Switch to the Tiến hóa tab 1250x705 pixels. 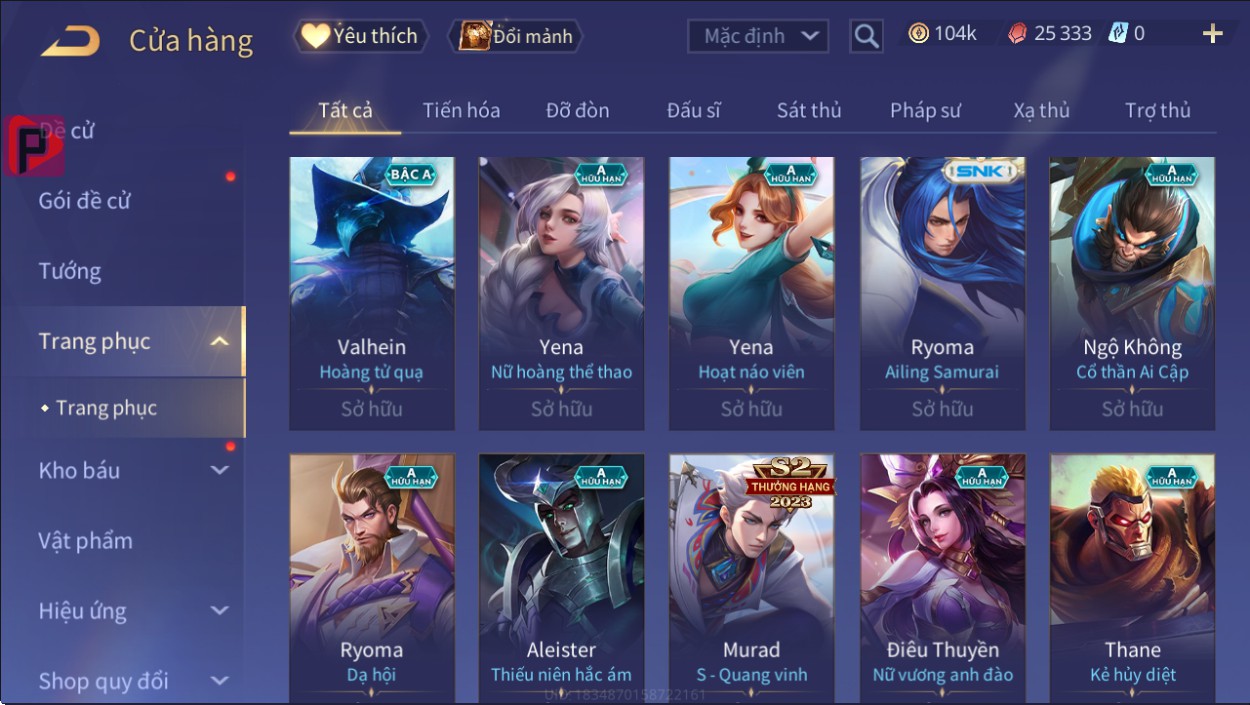pos(461,110)
